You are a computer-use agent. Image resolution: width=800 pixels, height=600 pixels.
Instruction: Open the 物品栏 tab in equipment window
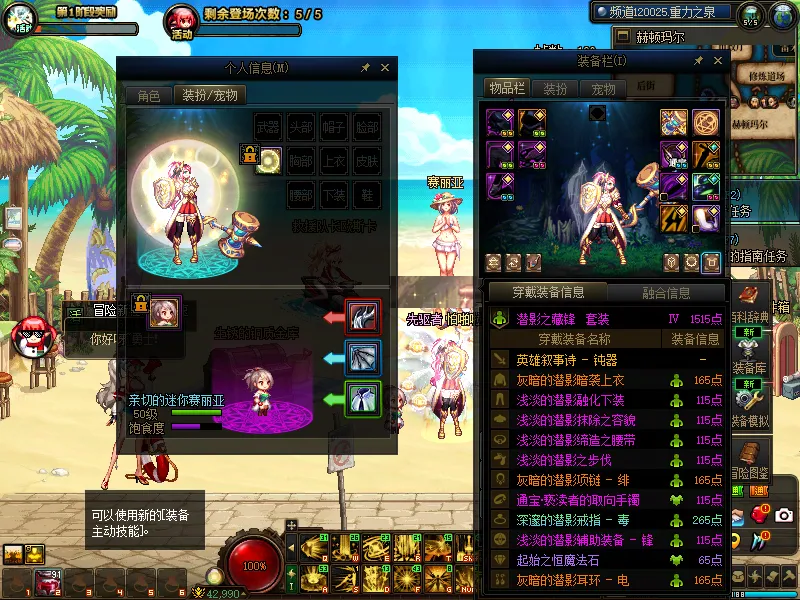click(x=507, y=88)
